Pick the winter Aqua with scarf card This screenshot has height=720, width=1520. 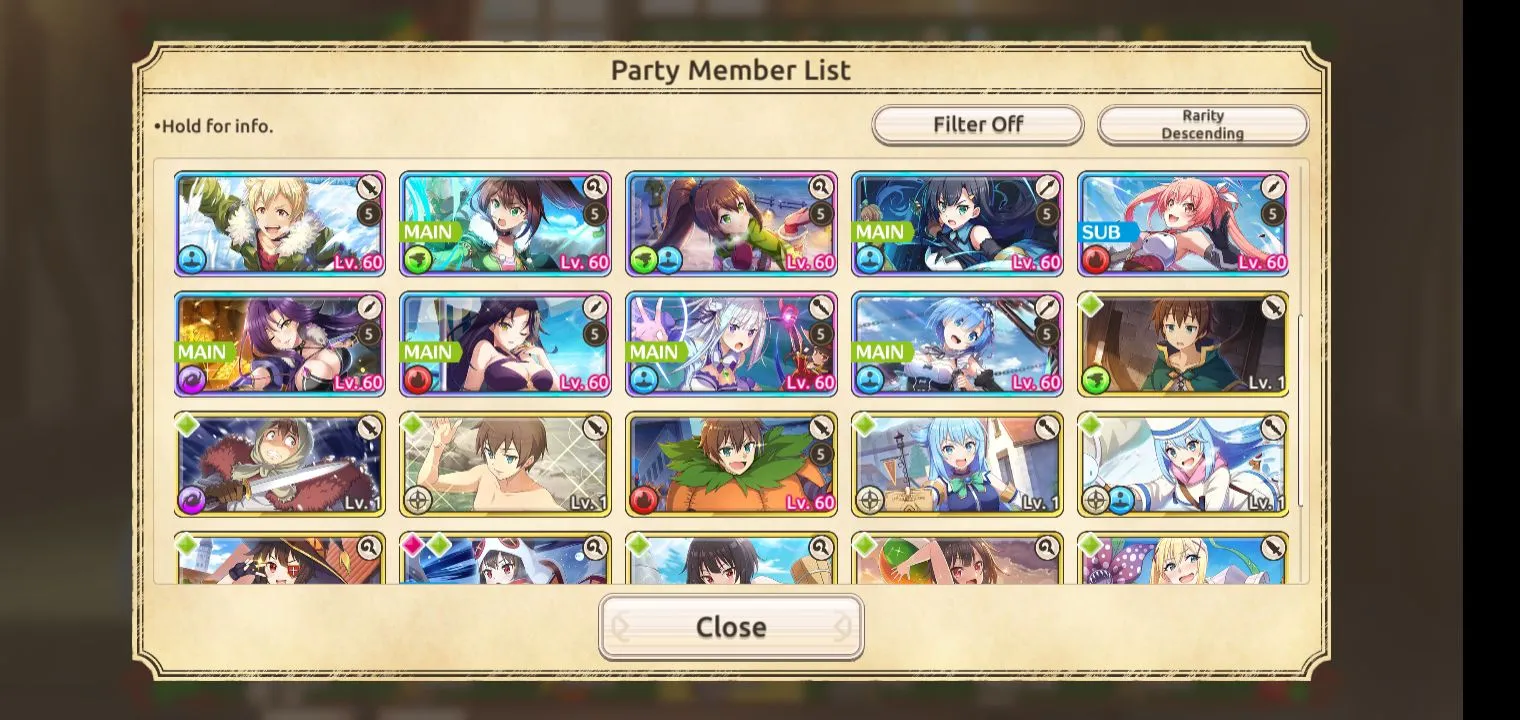tap(1183, 465)
